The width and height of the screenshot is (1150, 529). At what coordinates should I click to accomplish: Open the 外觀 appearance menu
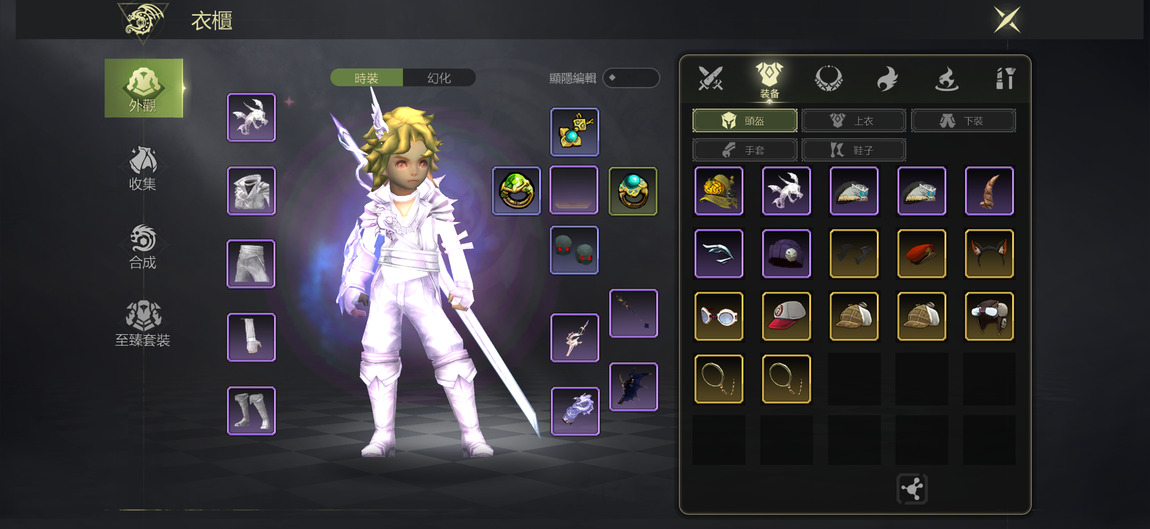coord(144,88)
